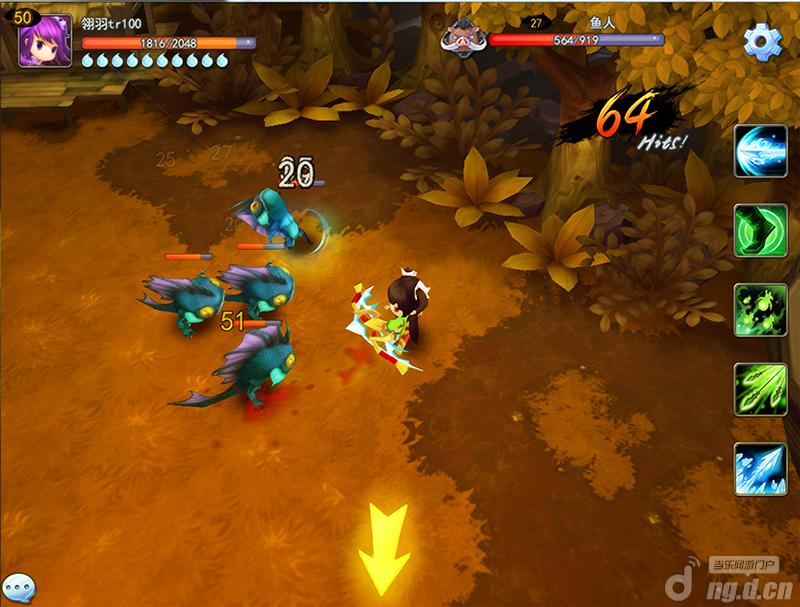Activate the blue energy wave skill
800x607 pixels.
coord(760,152)
